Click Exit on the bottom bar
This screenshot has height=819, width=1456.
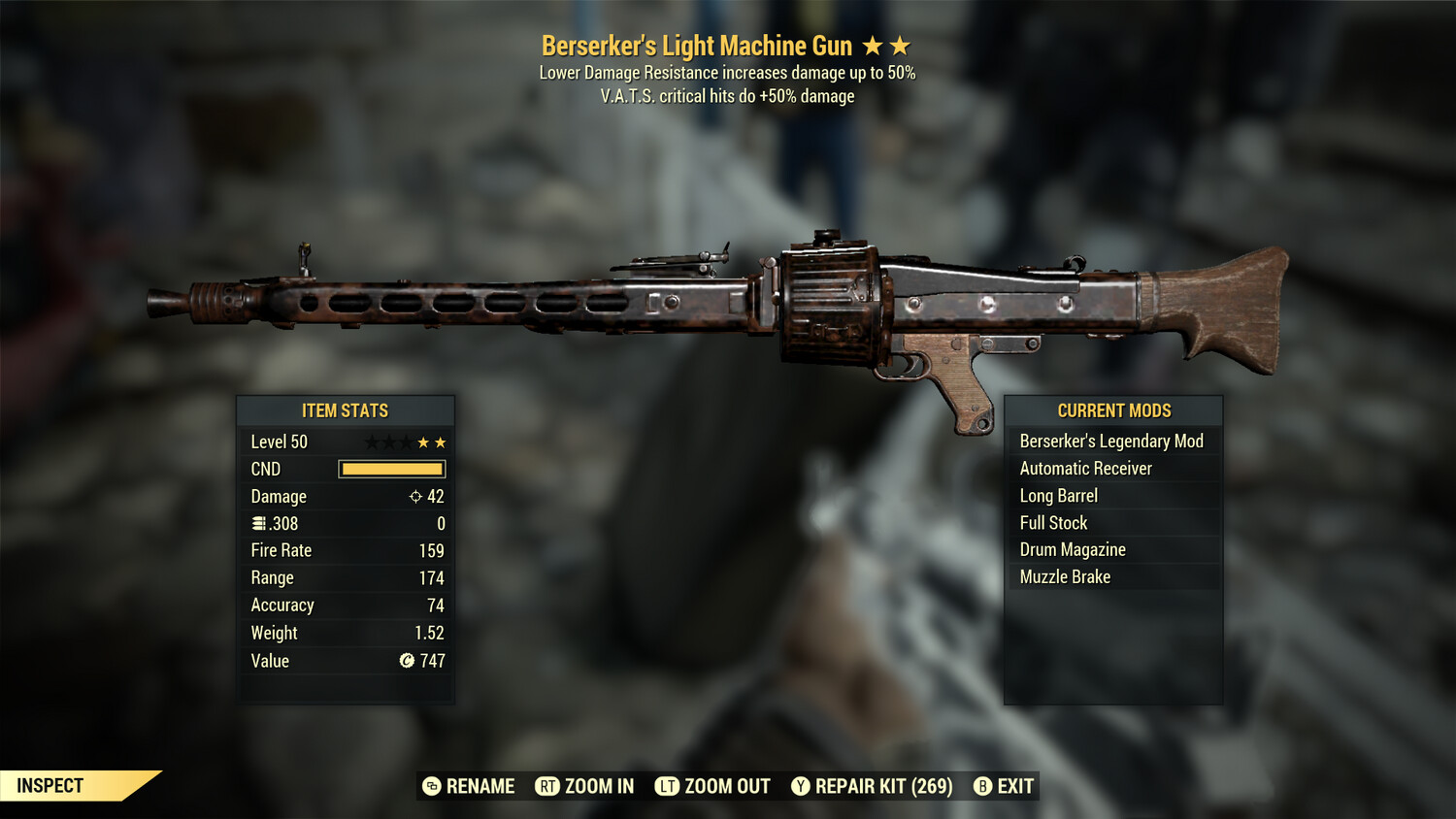[1012, 786]
